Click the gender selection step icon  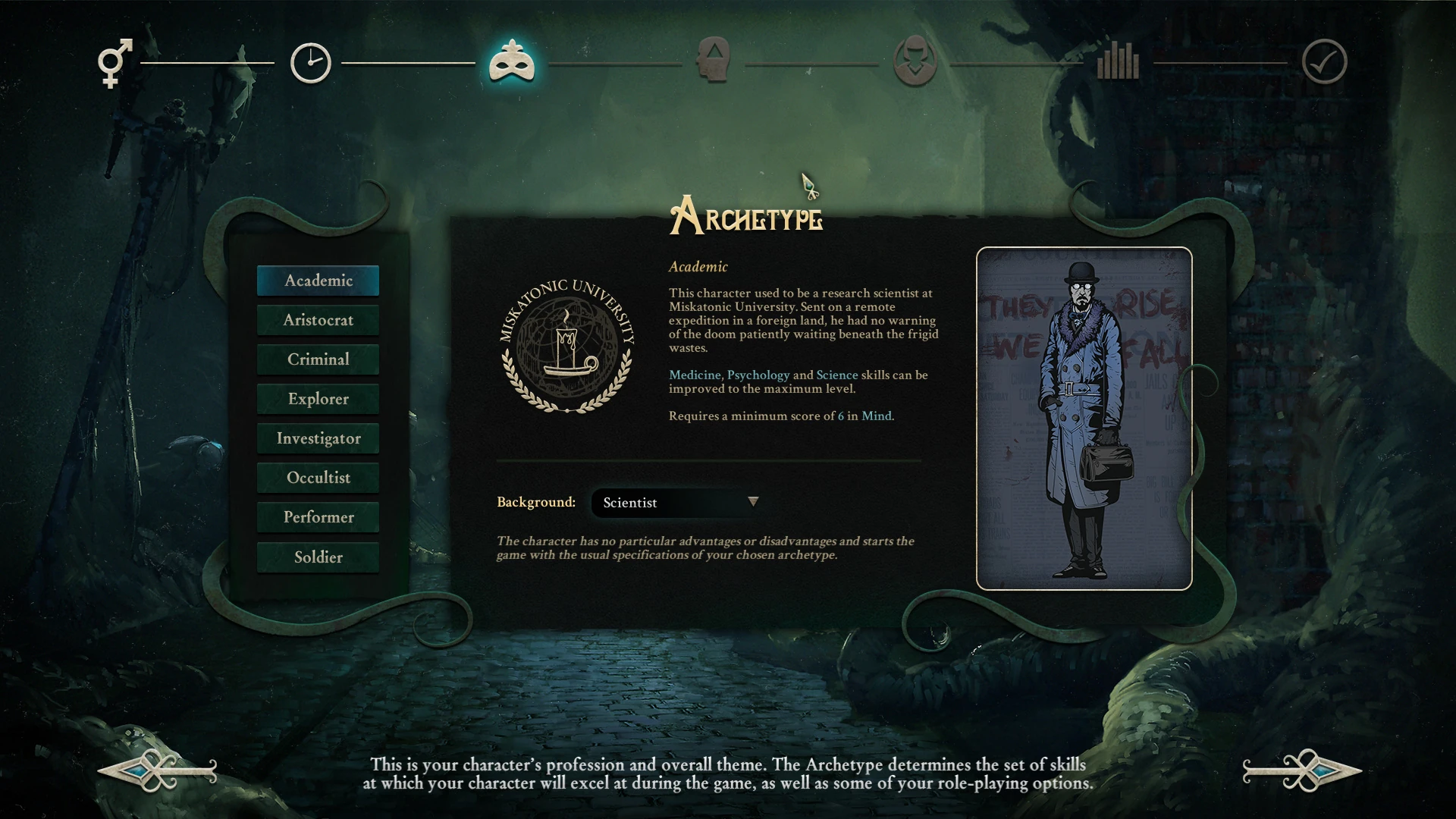point(115,64)
